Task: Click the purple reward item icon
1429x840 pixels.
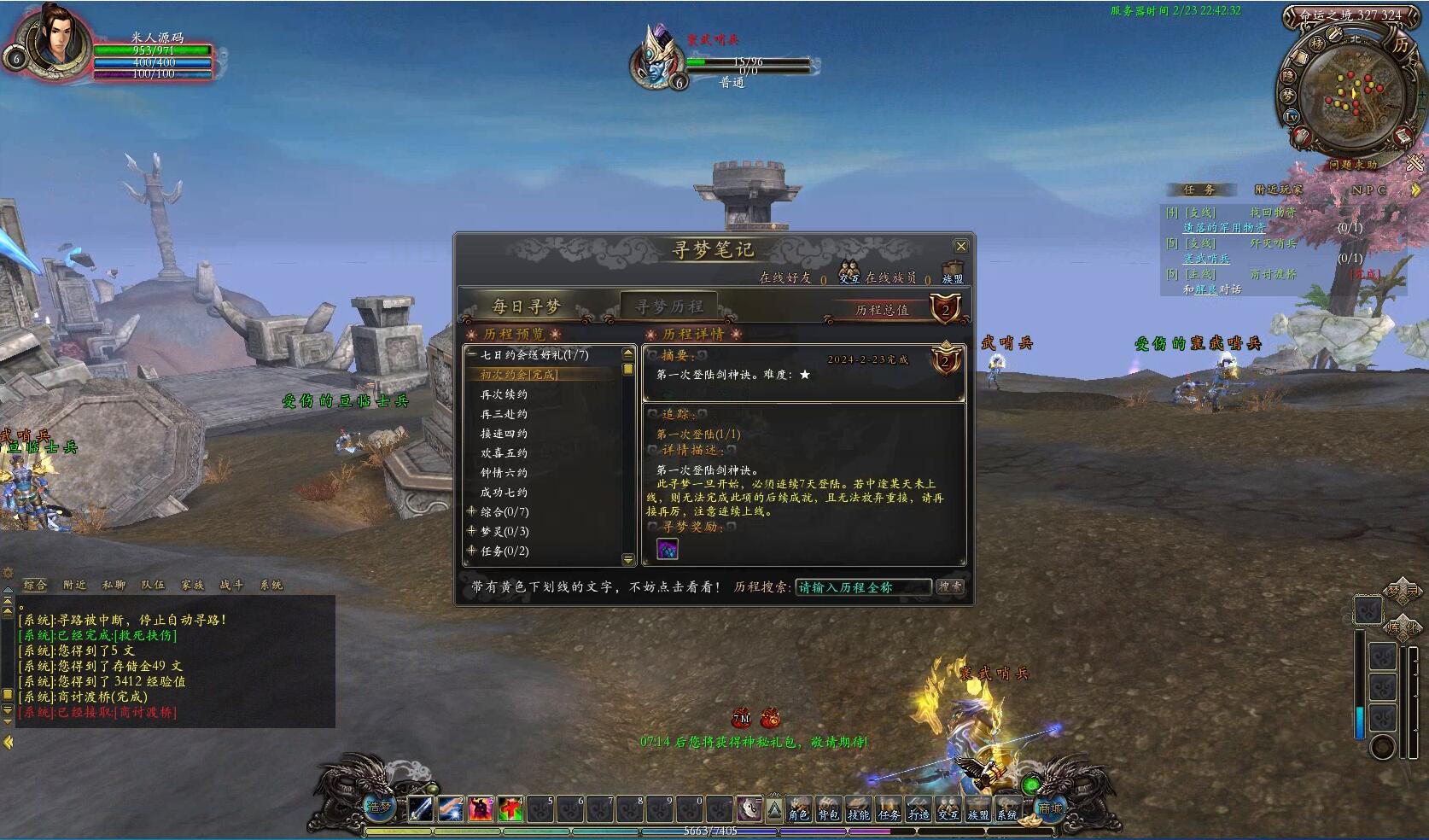Action: point(668,549)
